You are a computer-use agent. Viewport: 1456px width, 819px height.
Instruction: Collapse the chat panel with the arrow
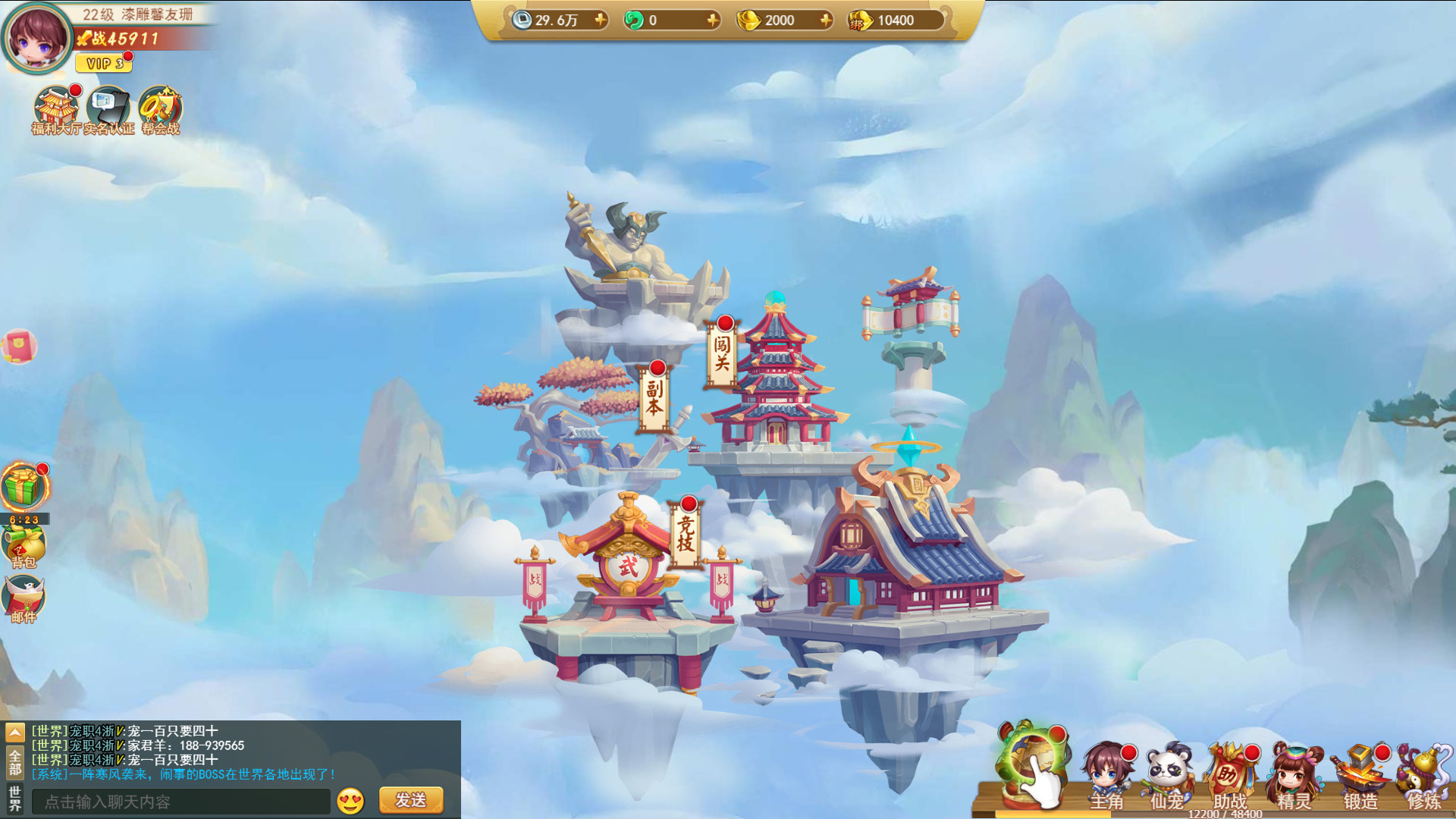pyautogui.click(x=14, y=733)
